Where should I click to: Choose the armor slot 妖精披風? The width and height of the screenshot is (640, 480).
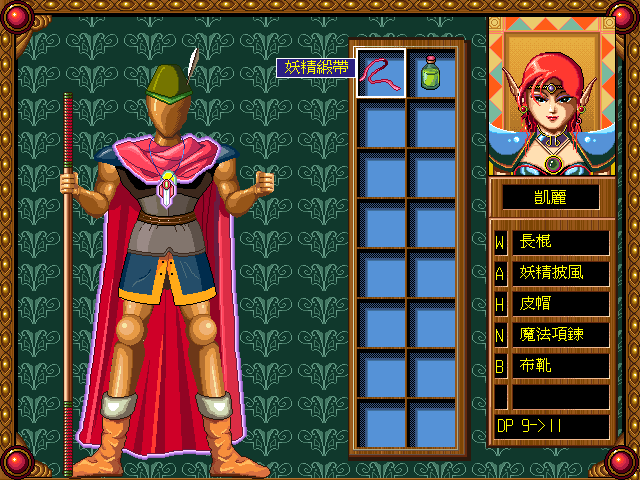(x=560, y=273)
